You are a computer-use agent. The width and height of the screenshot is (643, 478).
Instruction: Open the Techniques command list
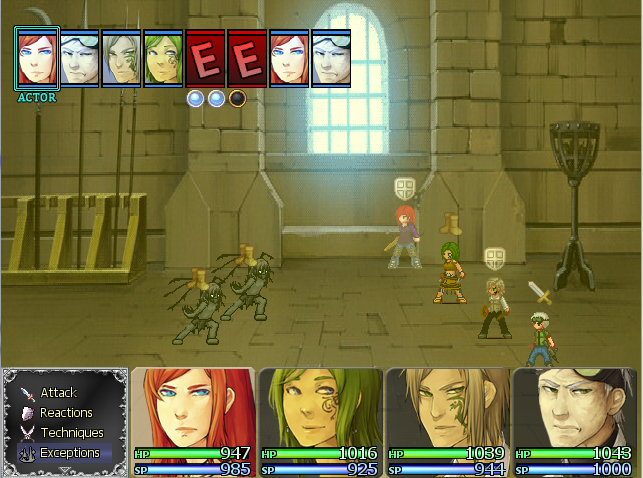pyautogui.click(x=71, y=433)
